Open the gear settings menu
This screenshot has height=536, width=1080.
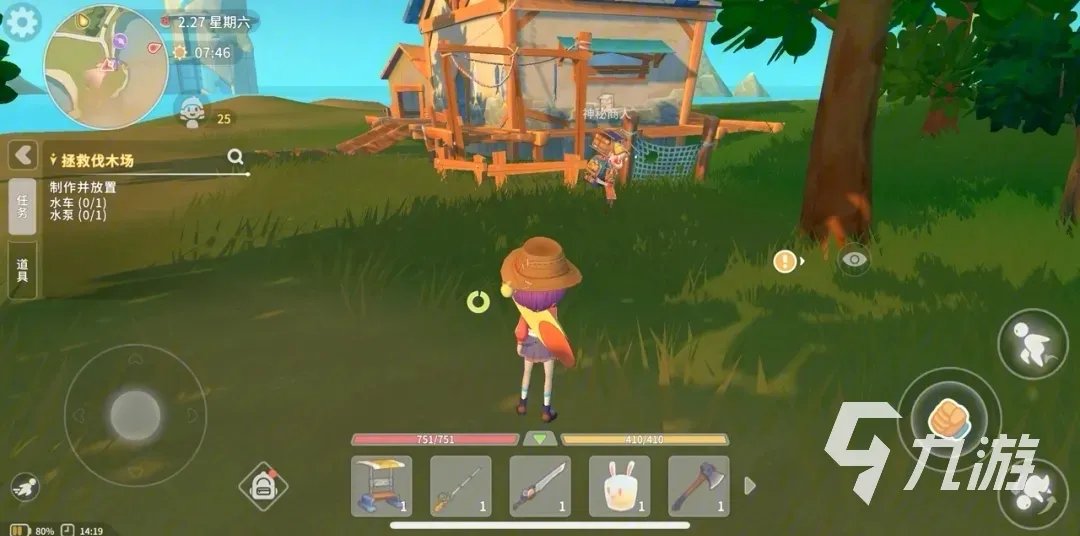click(x=22, y=21)
